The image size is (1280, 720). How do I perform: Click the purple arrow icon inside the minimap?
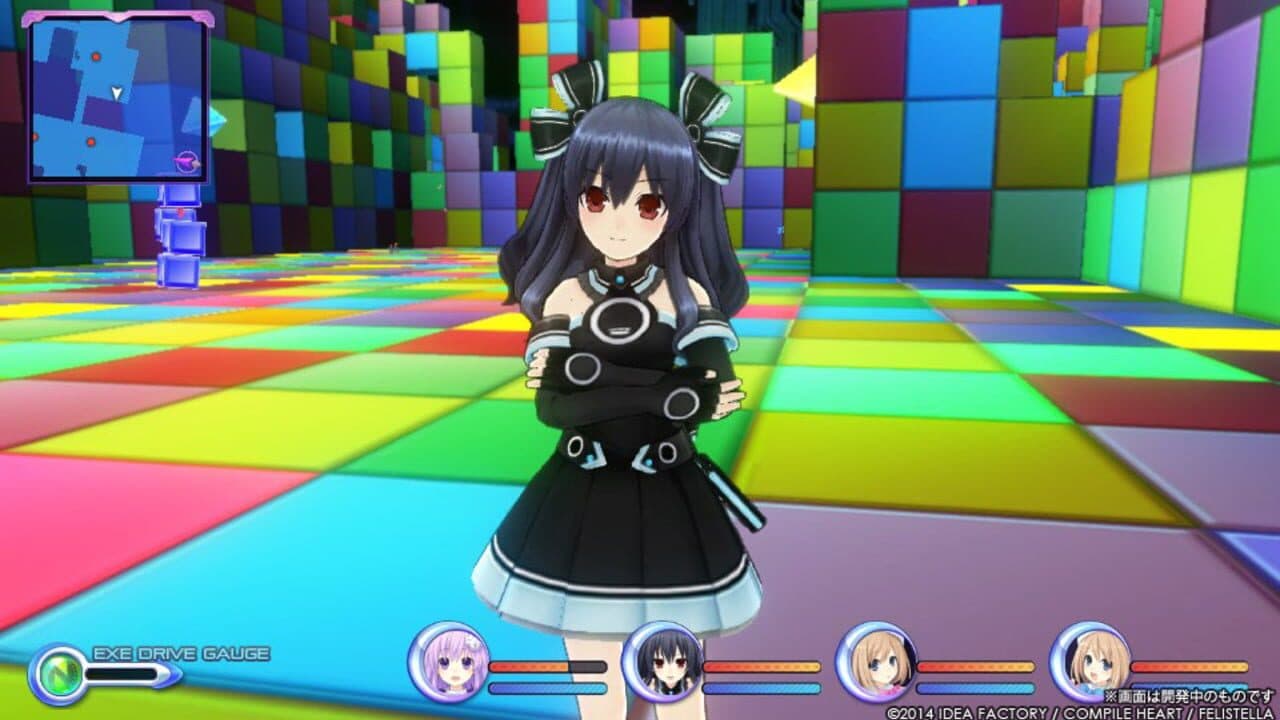[186, 160]
